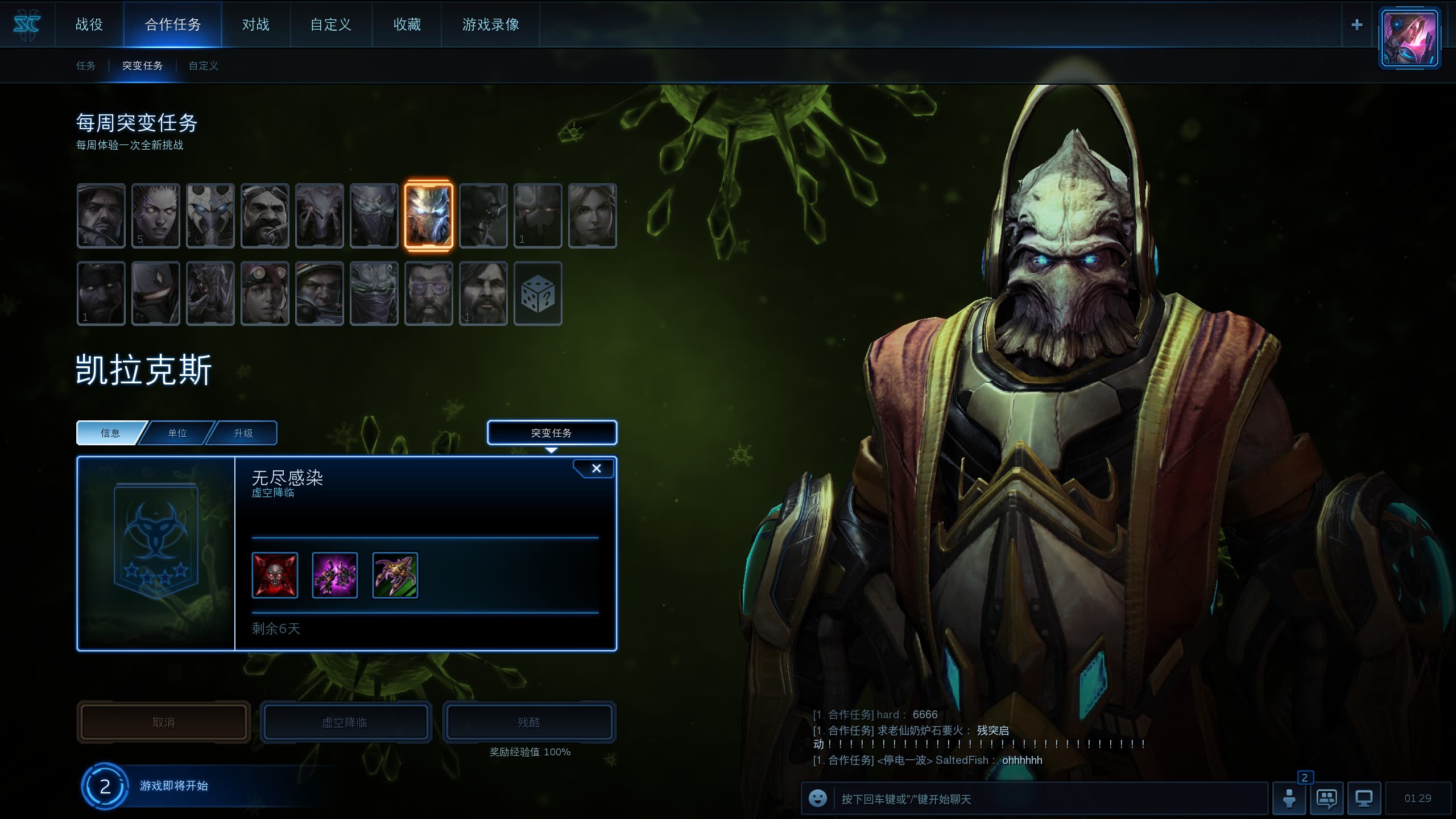1456x819 pixels.
Task: Click the chat input field
Action: point(1046,799)
